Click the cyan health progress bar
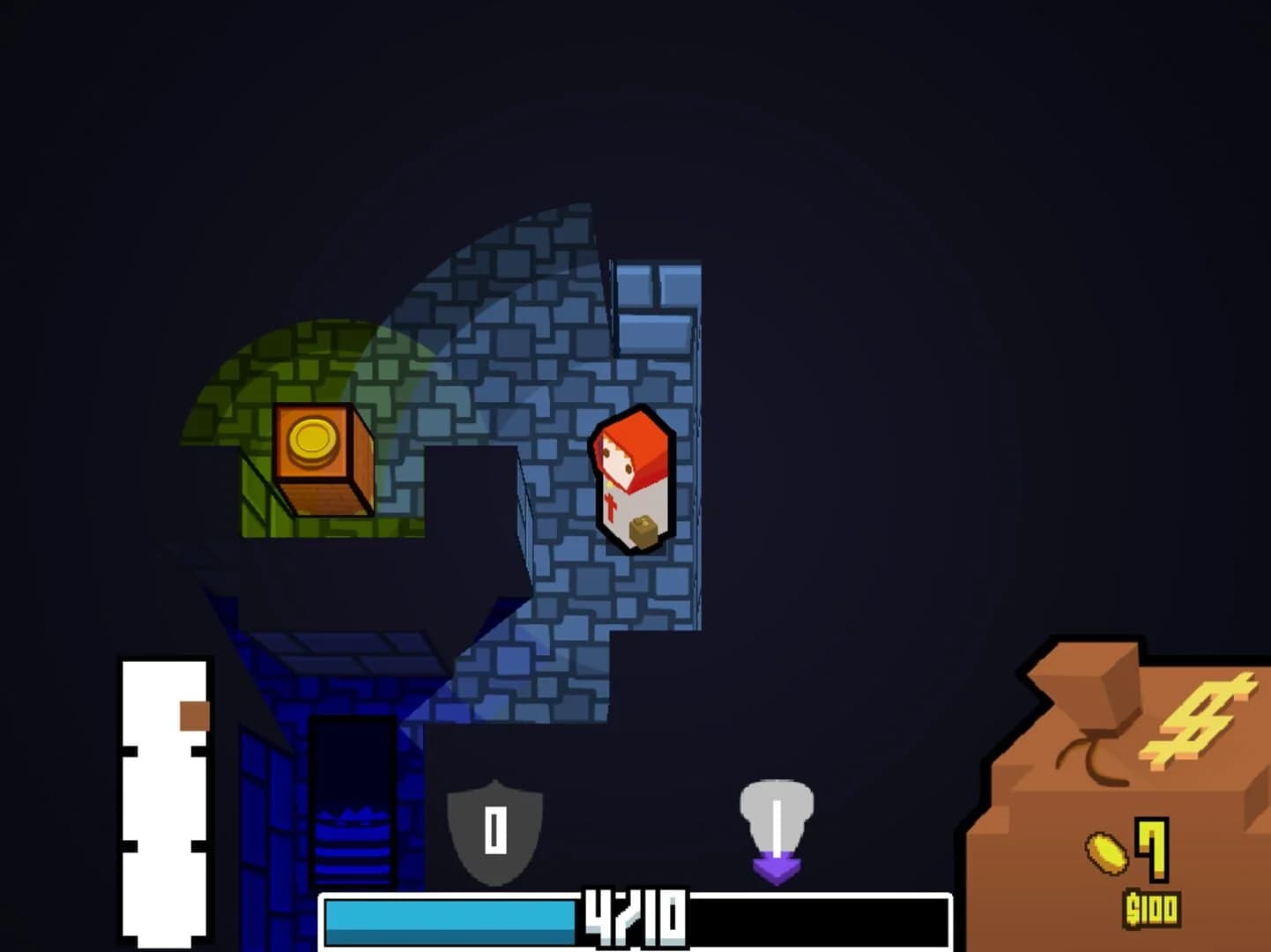 pyautogui.click(x=450, y=921)
